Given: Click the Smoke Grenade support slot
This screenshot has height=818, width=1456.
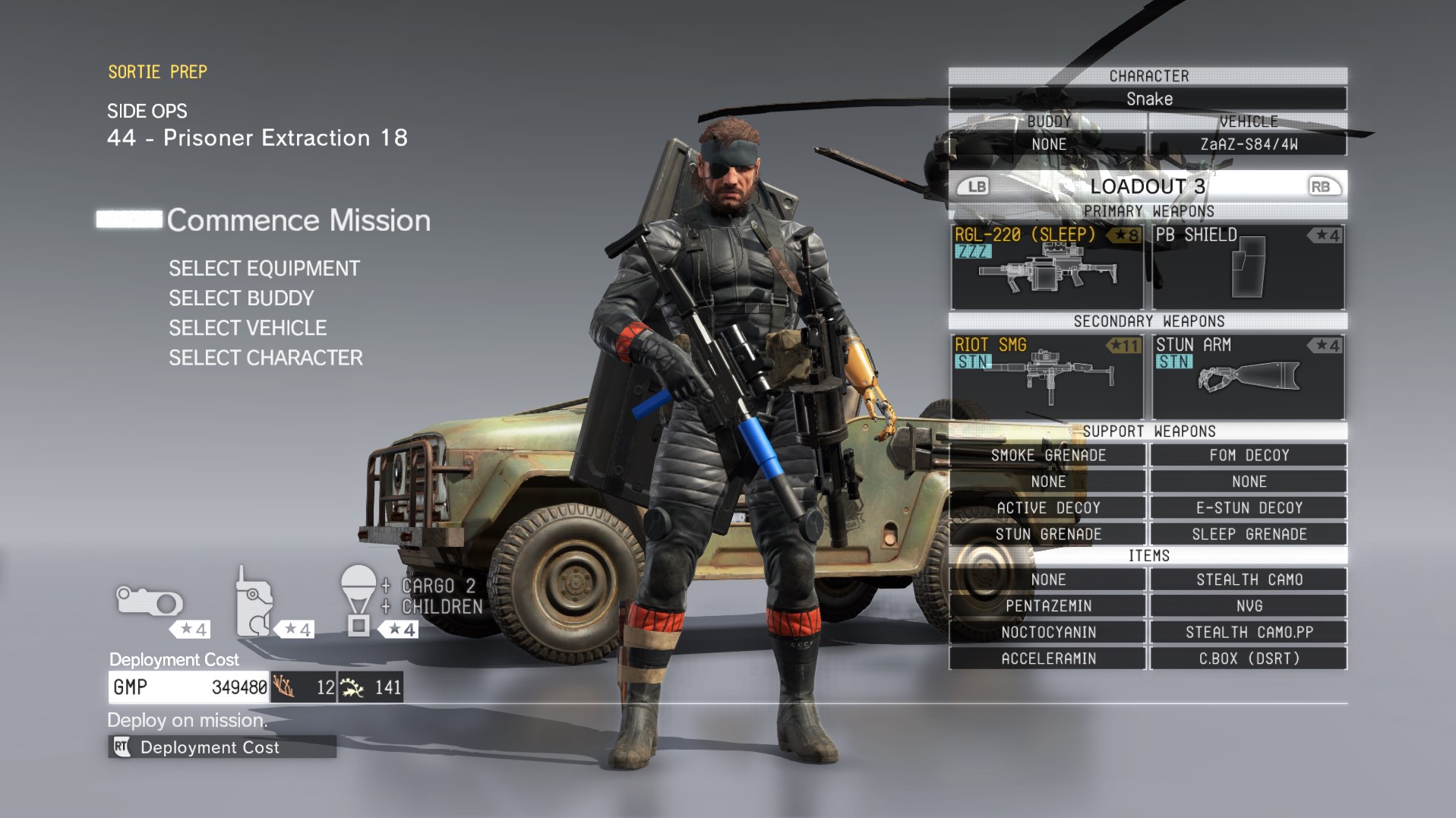Looking at the screenshot, I should [1048, 455].
